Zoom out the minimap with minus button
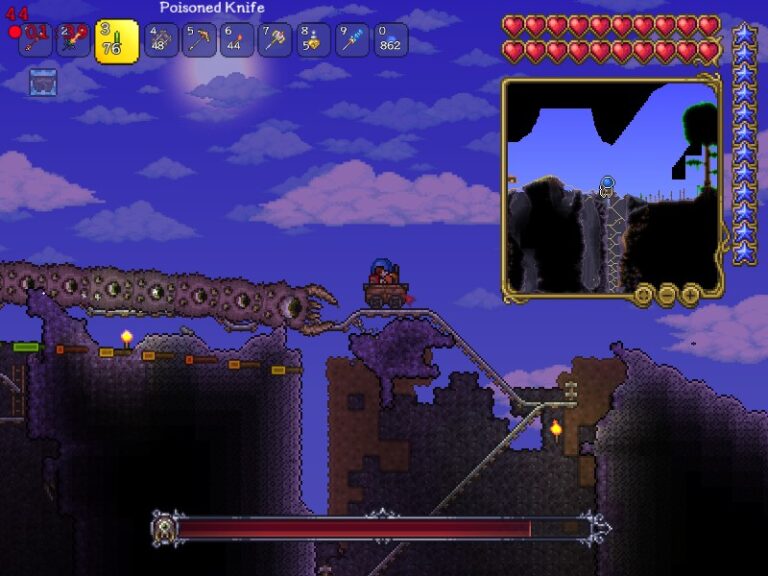Screen dimensions: 768x576 [668, 294]
